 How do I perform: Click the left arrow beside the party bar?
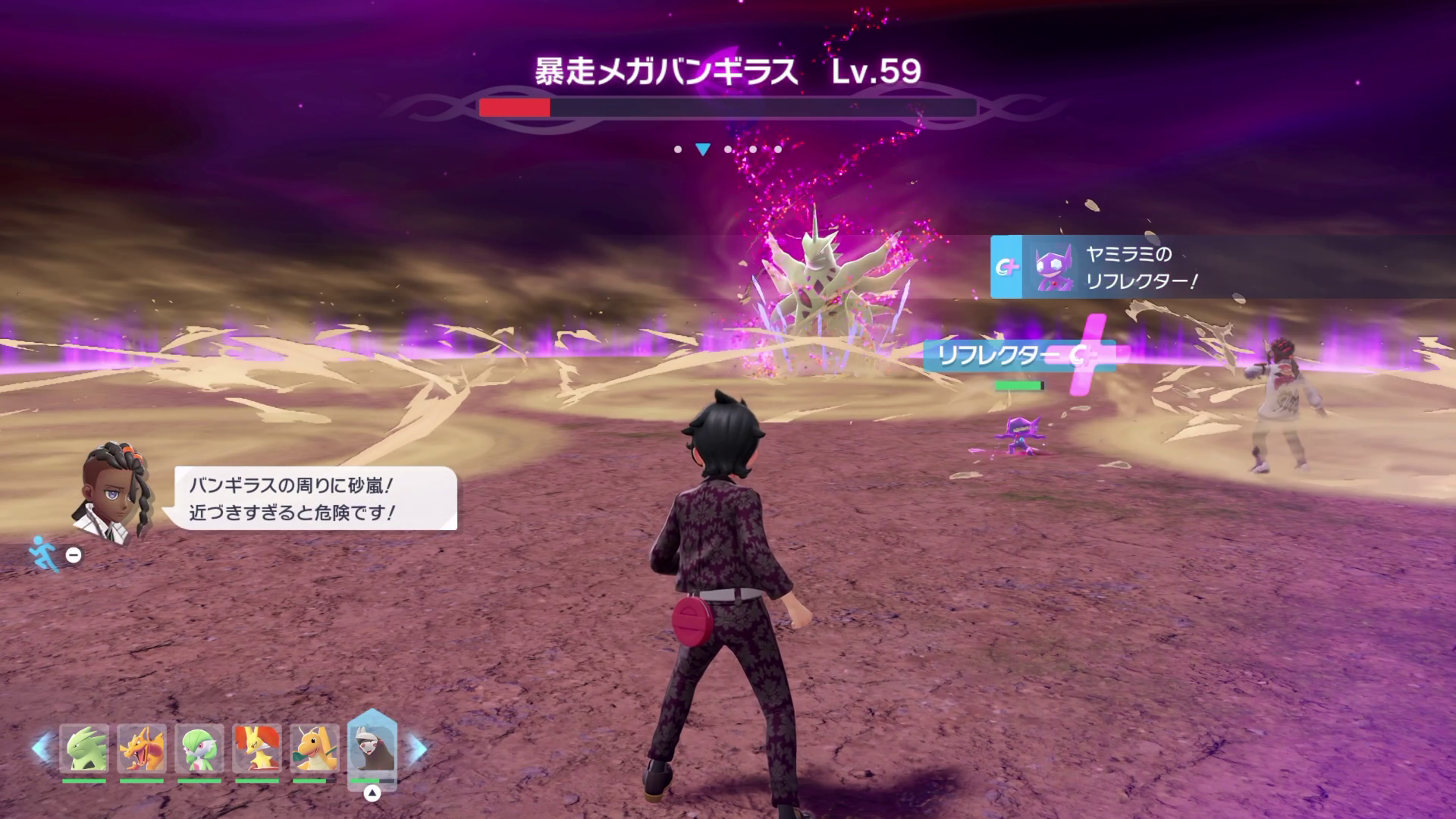tap(40, 748)
